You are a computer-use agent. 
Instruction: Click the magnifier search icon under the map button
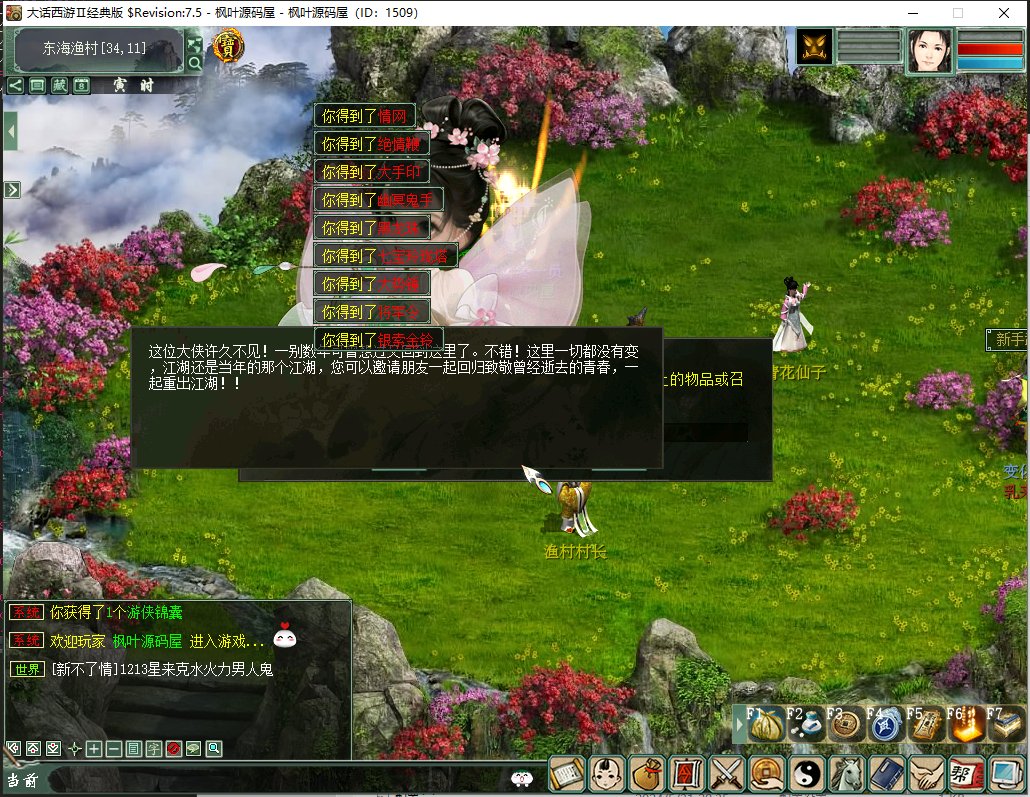195,63
